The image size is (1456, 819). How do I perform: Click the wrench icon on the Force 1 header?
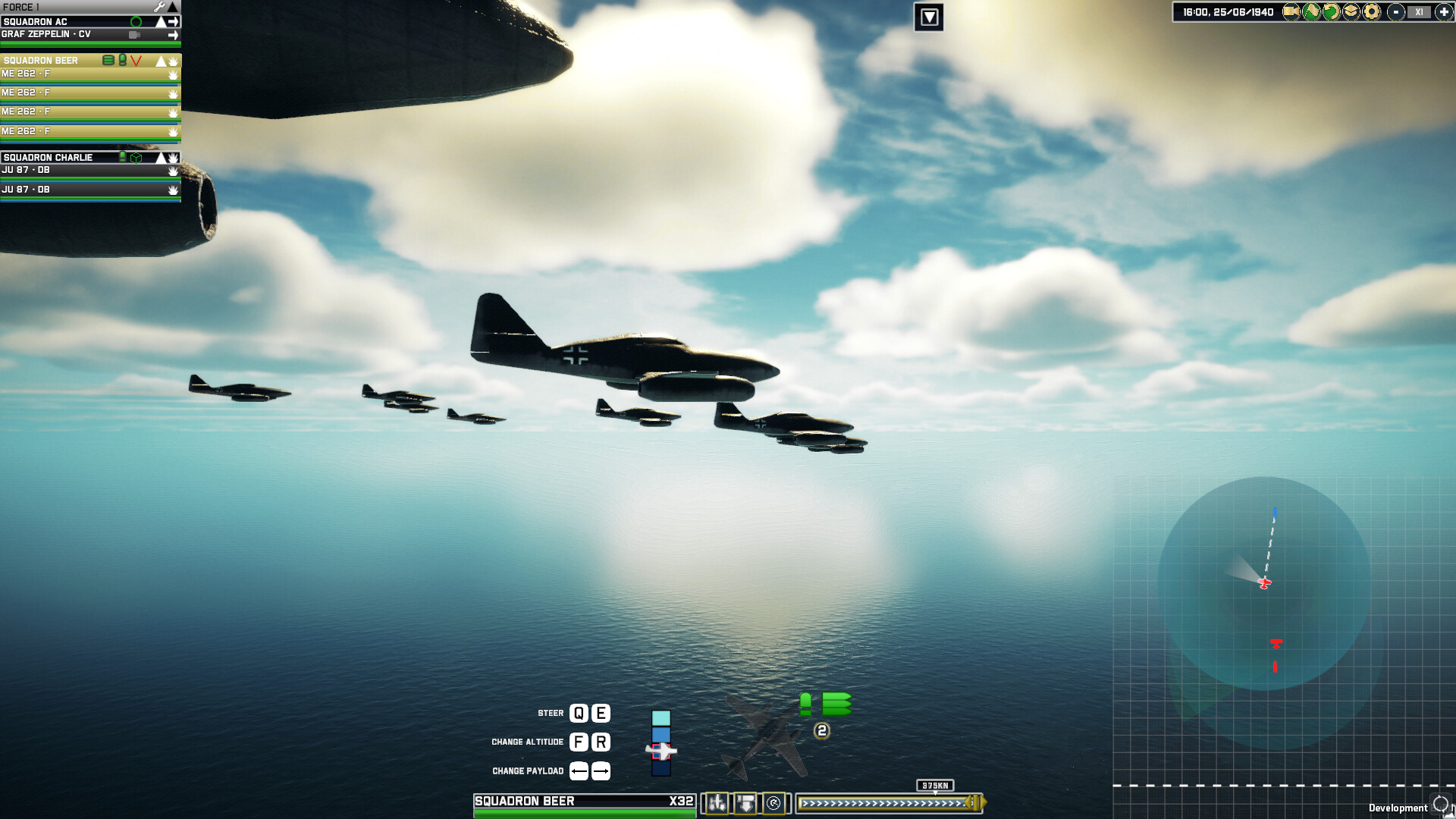click(x=159, y=6)
